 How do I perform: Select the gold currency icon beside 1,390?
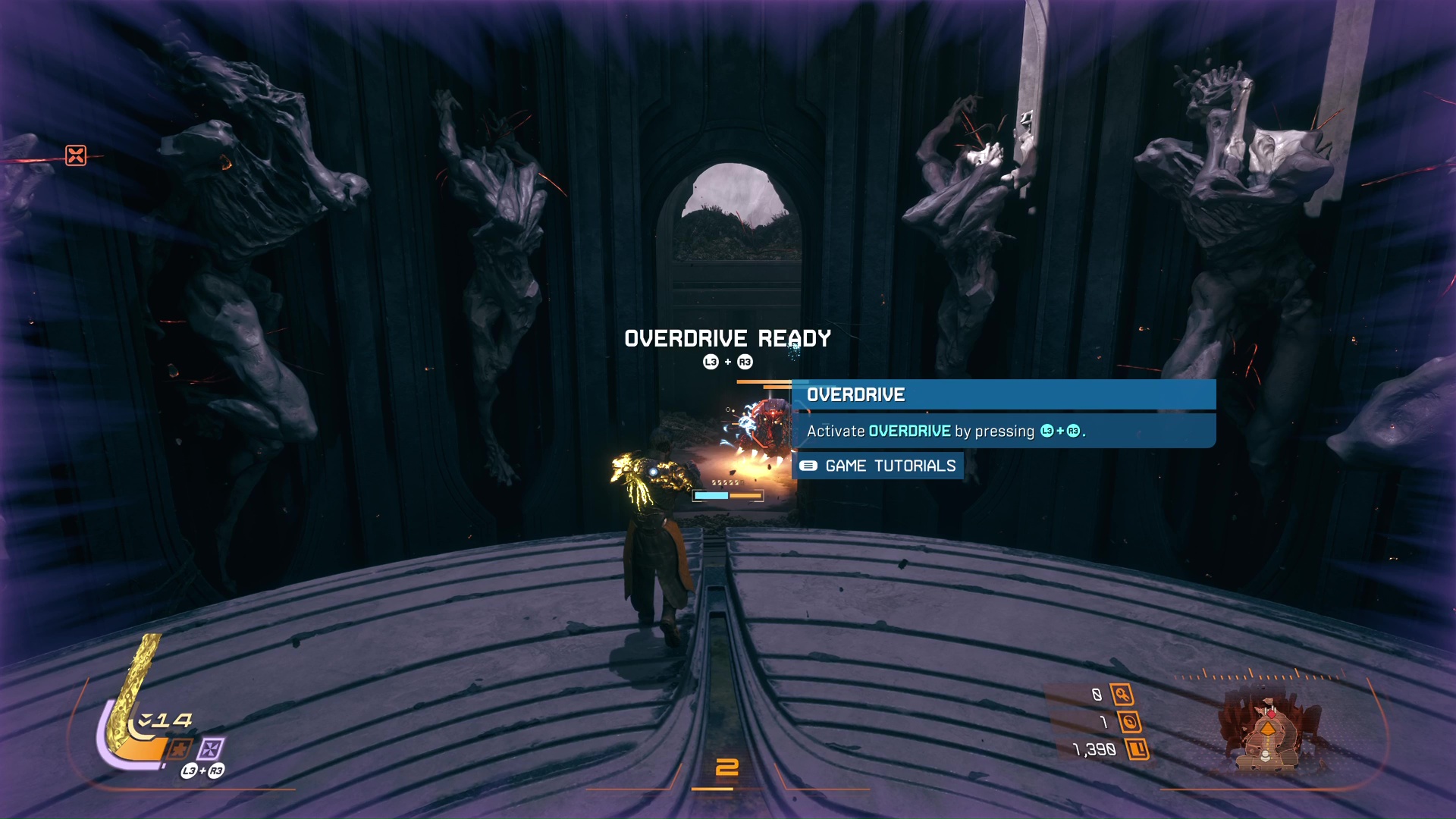point(1138,750)
